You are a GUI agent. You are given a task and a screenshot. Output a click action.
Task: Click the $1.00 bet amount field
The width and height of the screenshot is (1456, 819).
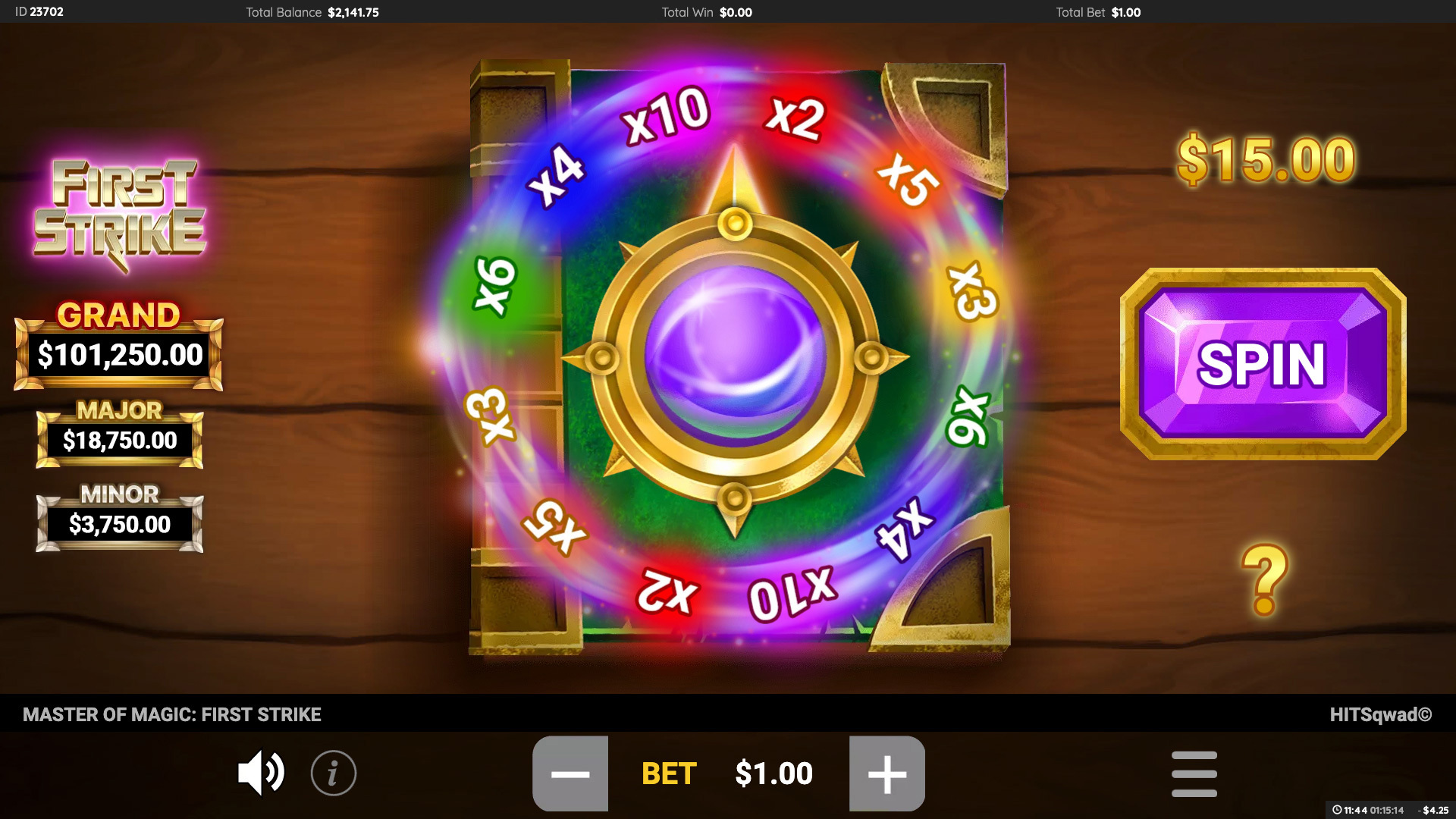click(x=773, y=773)
